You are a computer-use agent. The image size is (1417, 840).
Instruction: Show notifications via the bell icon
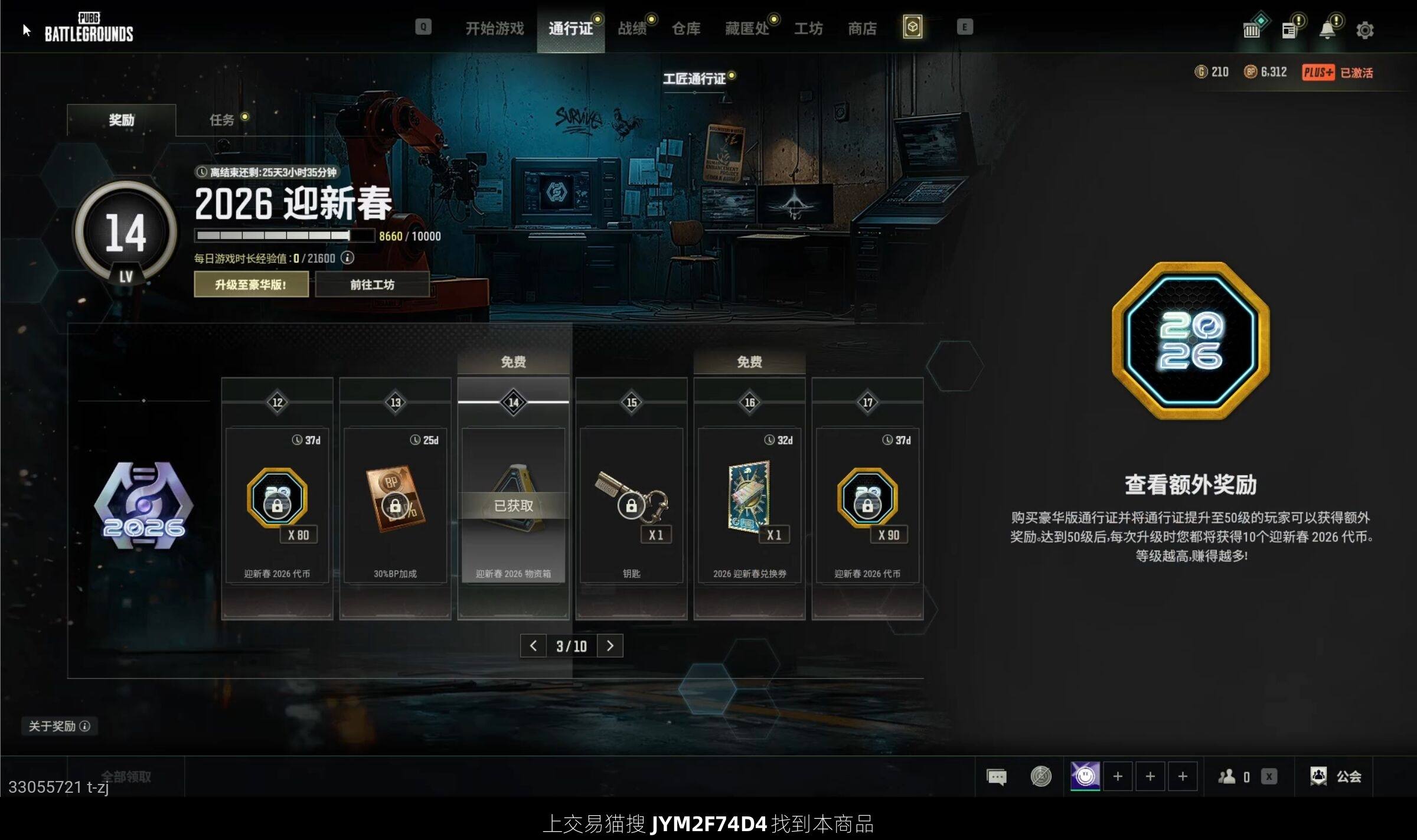click(x=1327, y=30)
